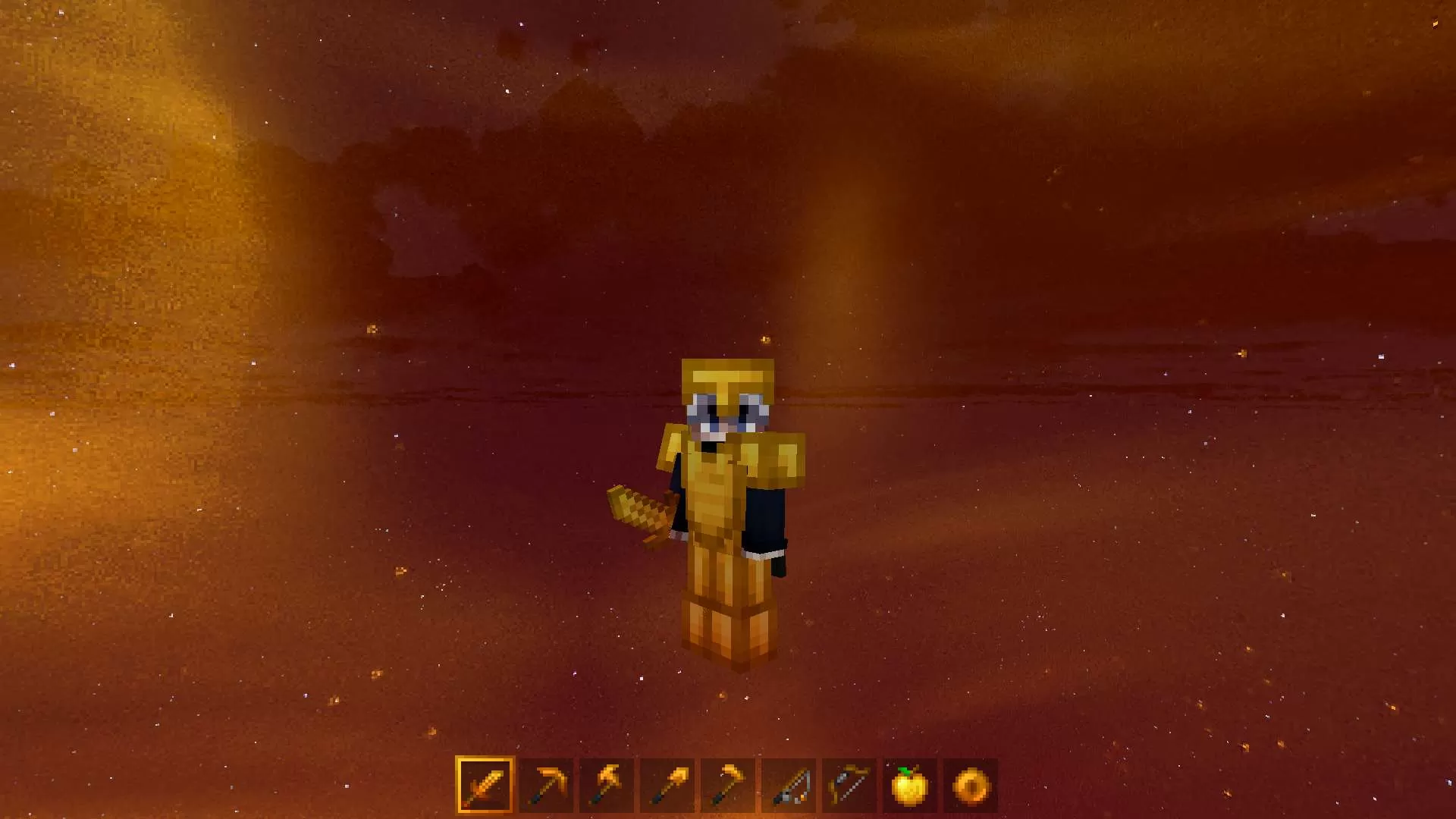Viewport: 1456px width, 819px height.
Task: Pick the golden shovel in the hotbar
Action: click(x=667, y=785)
